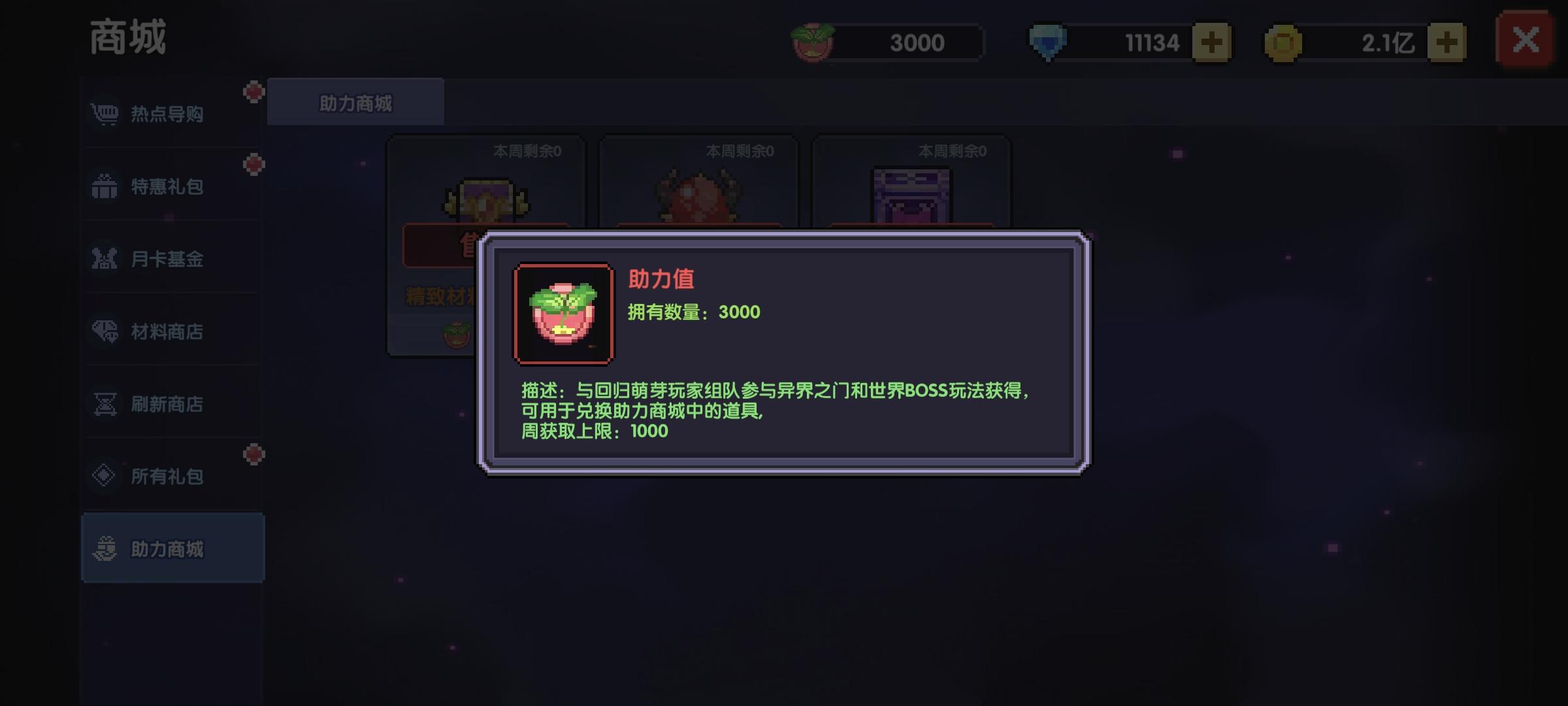Select the 月卡基金 icon in sidebar

pos(105,260)
